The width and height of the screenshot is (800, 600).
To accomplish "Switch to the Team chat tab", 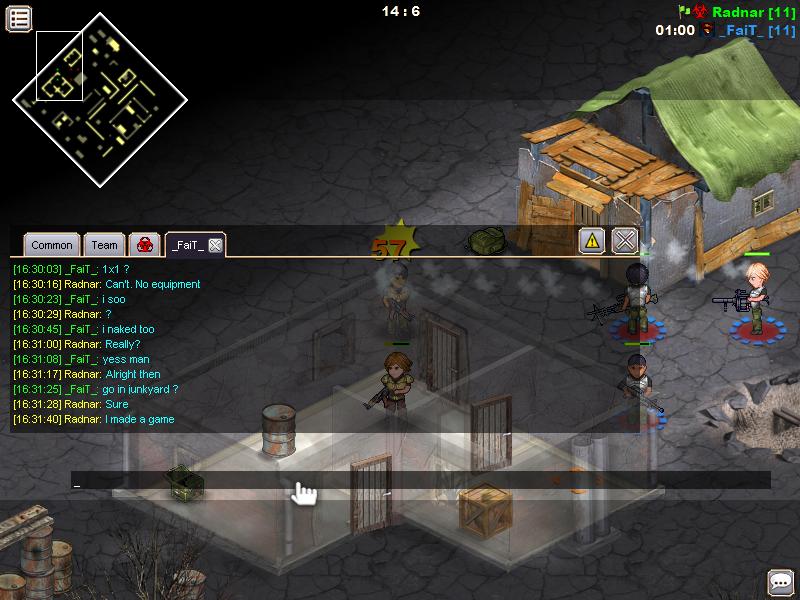I will (x=104, y=245).
